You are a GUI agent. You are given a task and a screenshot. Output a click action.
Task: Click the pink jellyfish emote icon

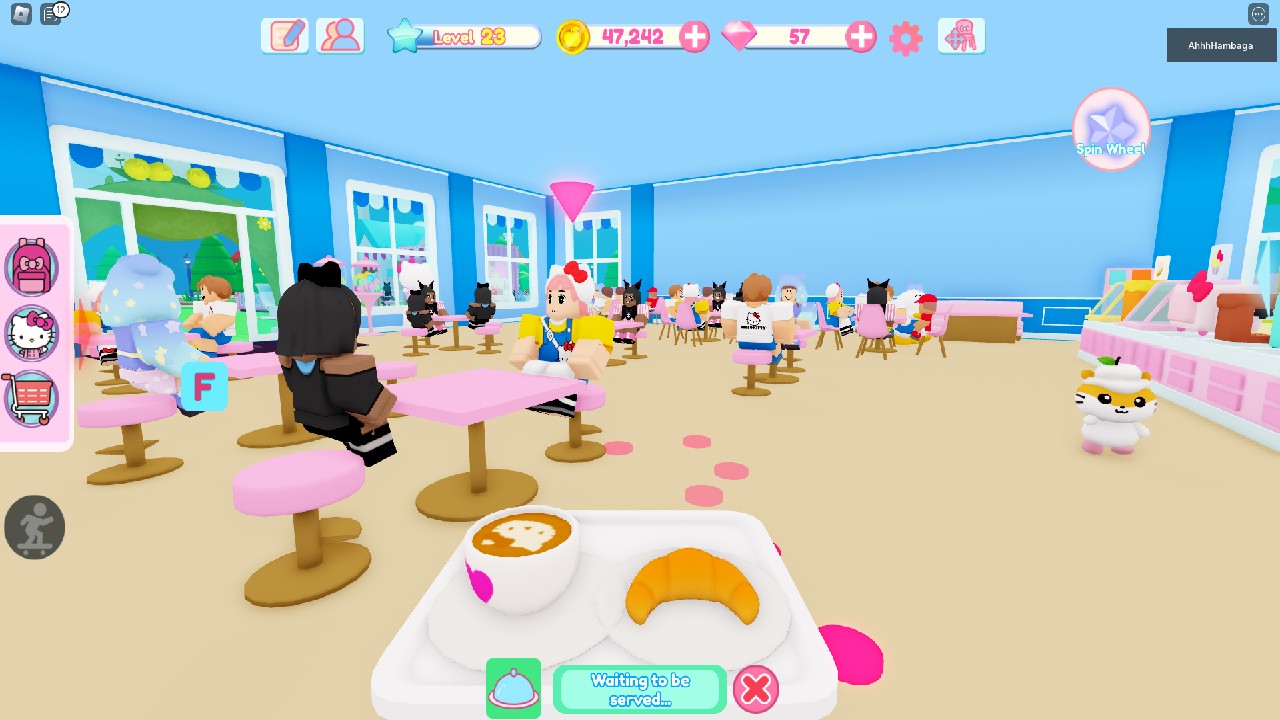[x=961, y=36]
